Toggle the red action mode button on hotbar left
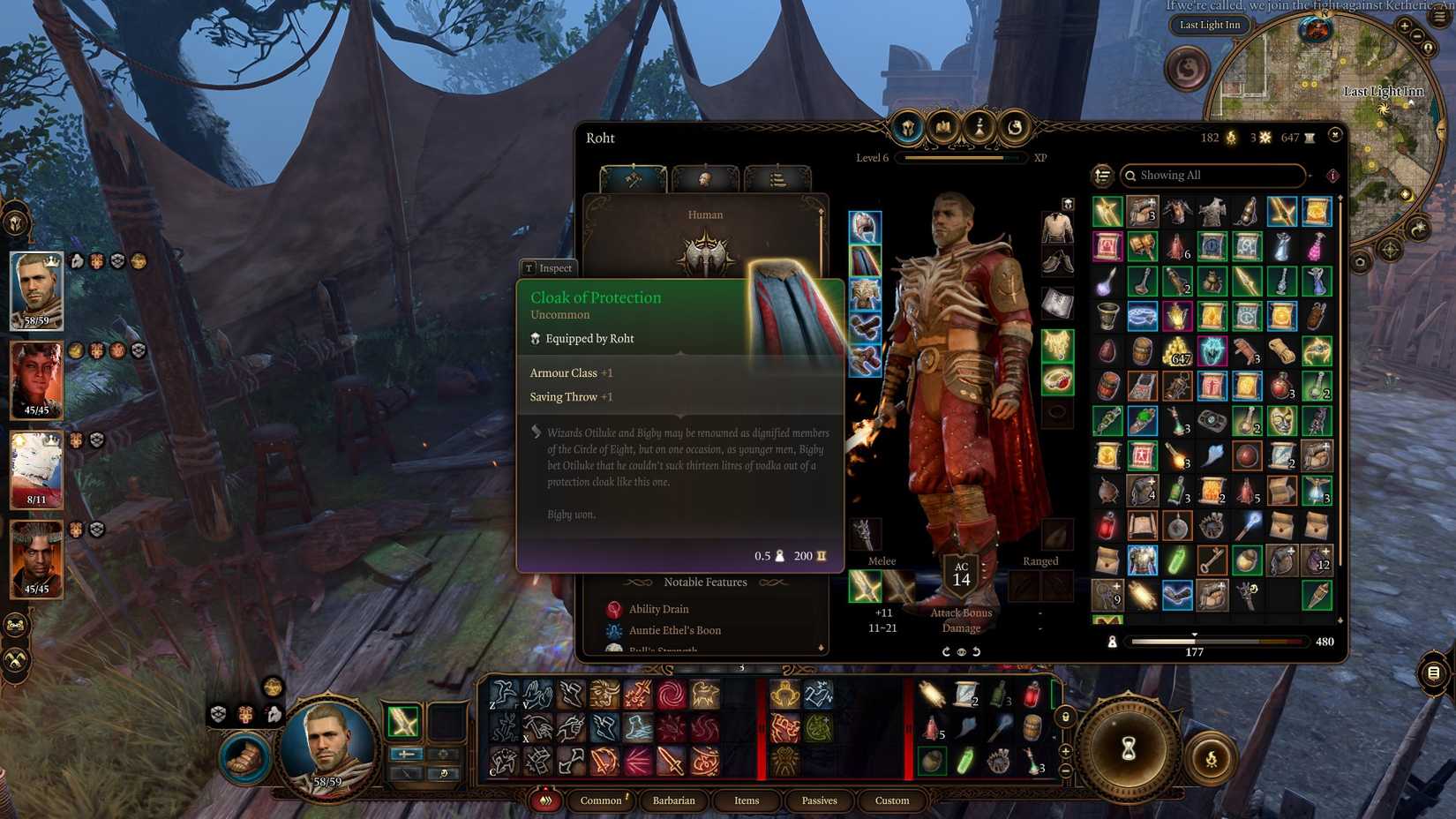Screen dimensions: 1456x819 tap(545, 800)
